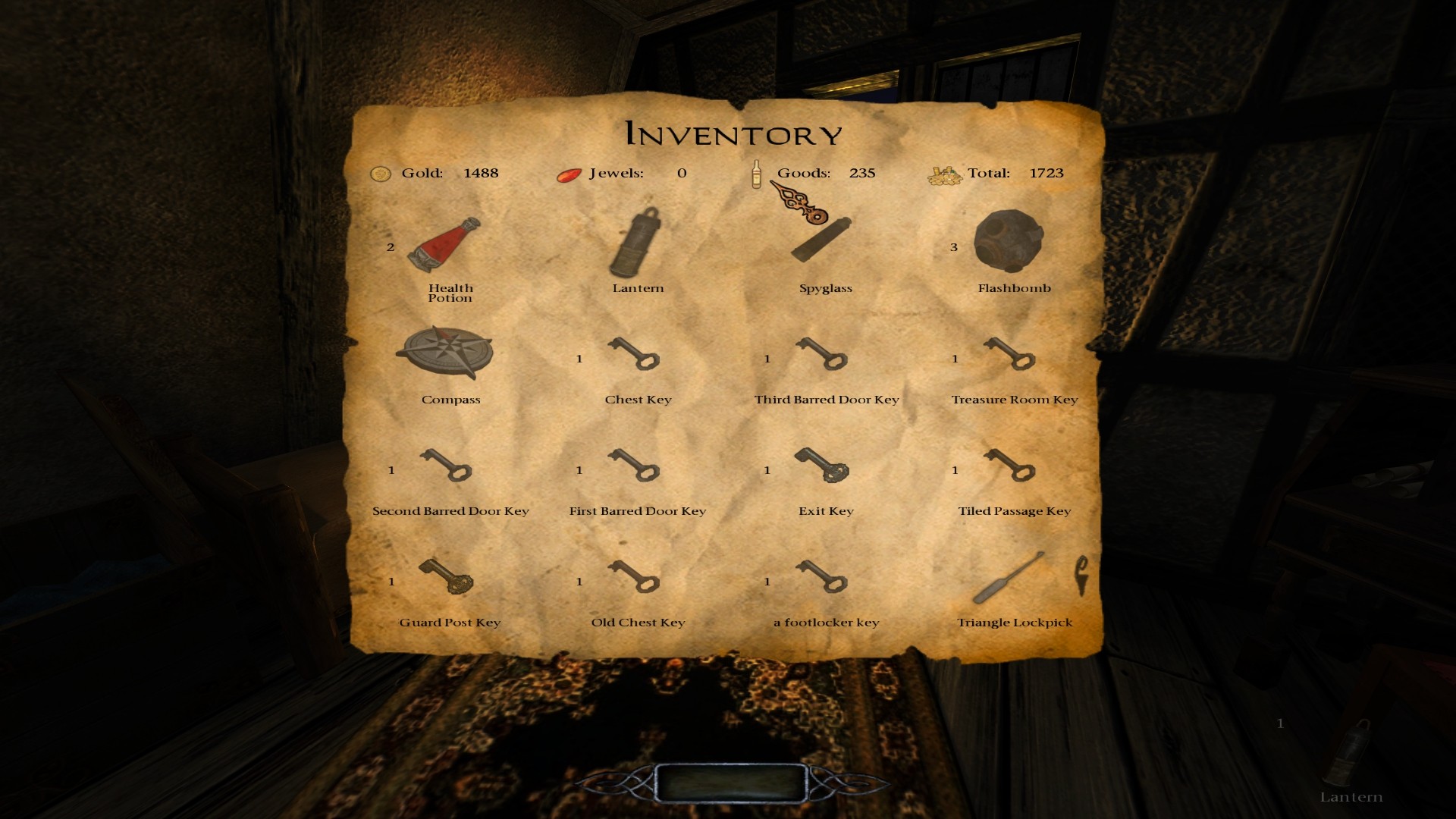The image size is (1456, 819).
Task: Select the Old Chest Key
Action: click(634, 577)
